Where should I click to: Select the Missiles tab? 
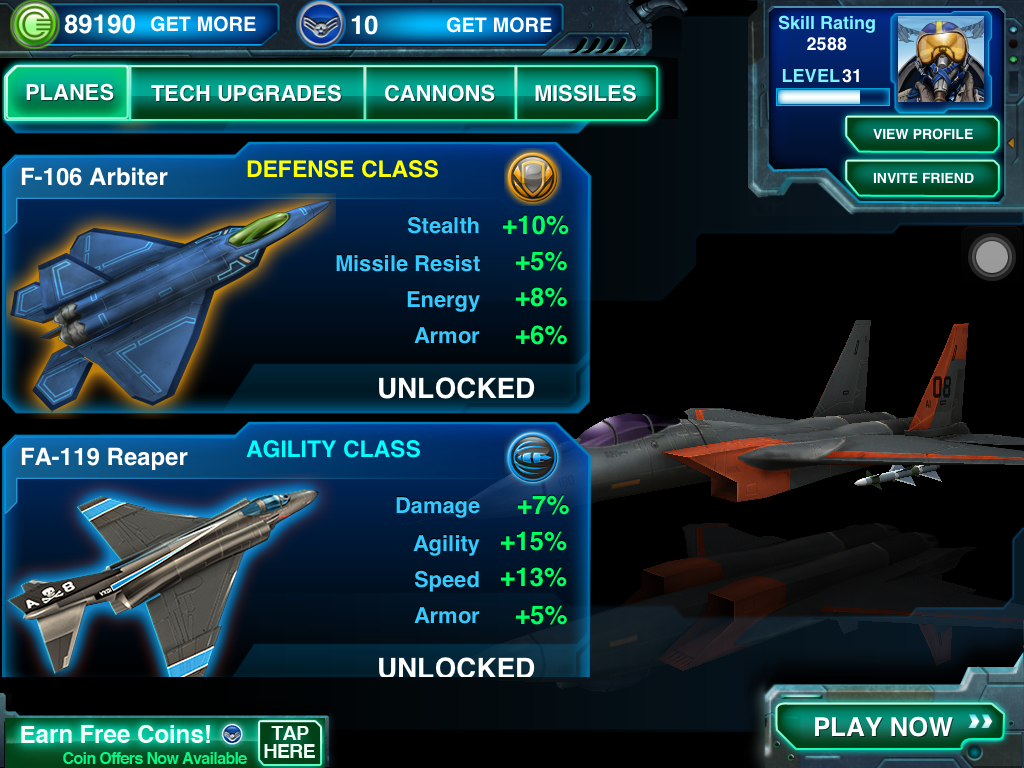pyautogui.click(x=585, y=94)
